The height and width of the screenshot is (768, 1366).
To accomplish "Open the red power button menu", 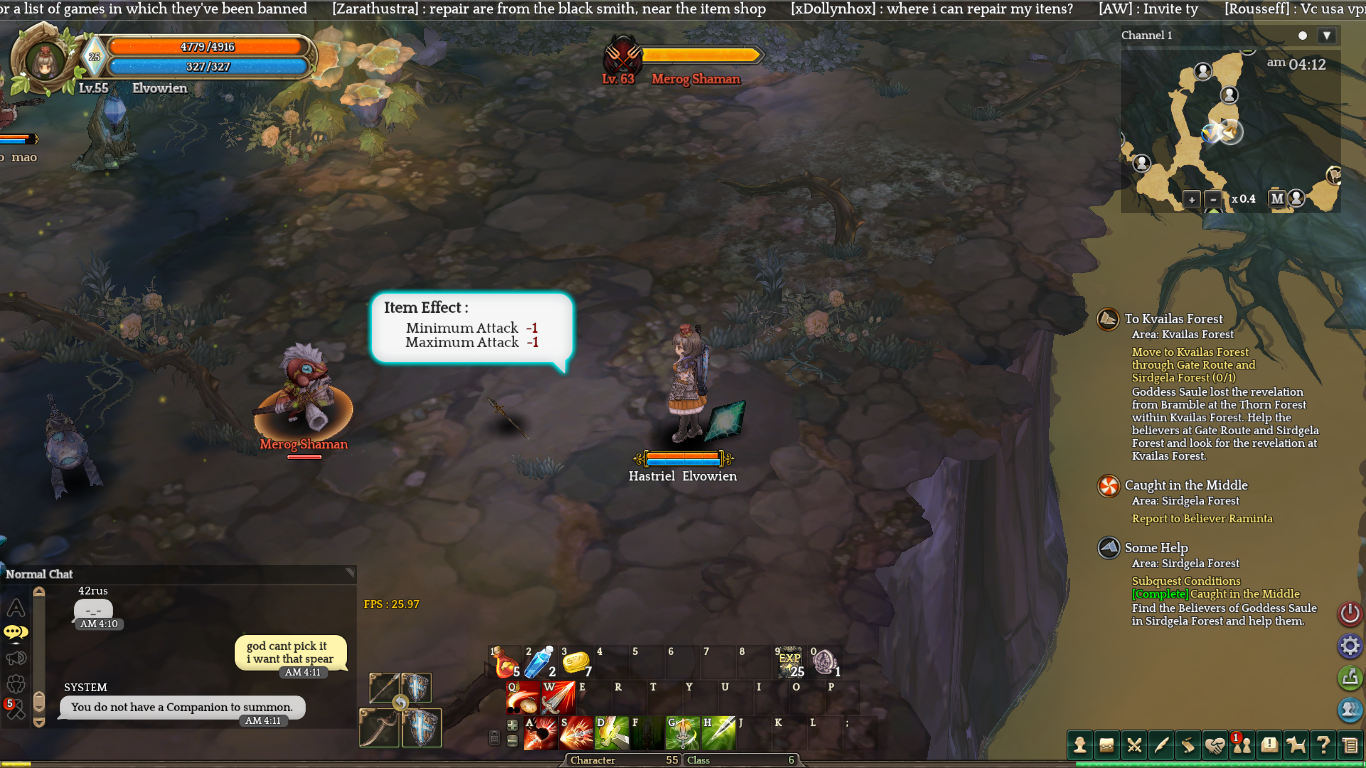I will [1350, 614].
